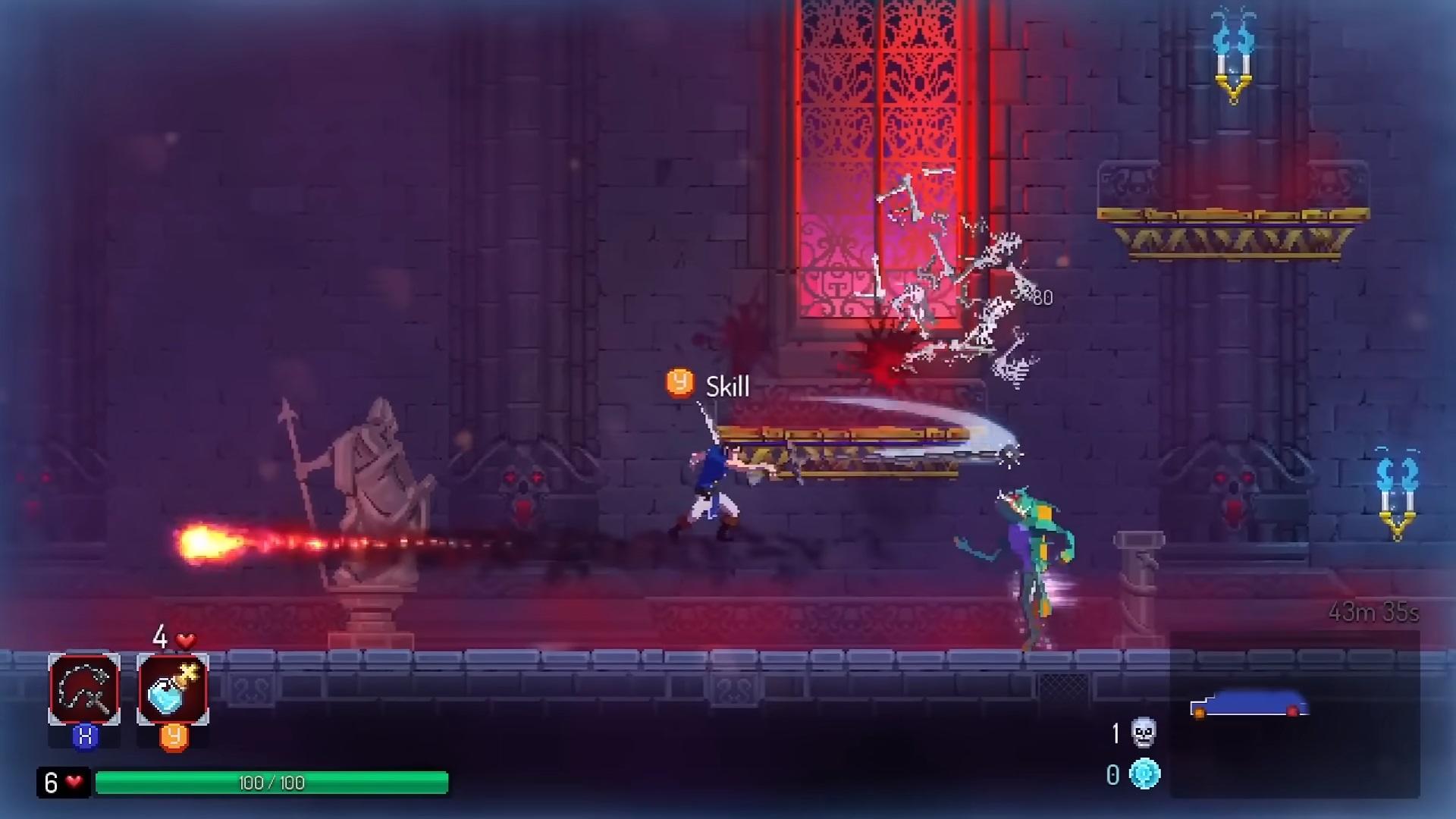The image size is (1456, 819).
Task: Click the heart icon above the flask slot
Action: point(186,640)
